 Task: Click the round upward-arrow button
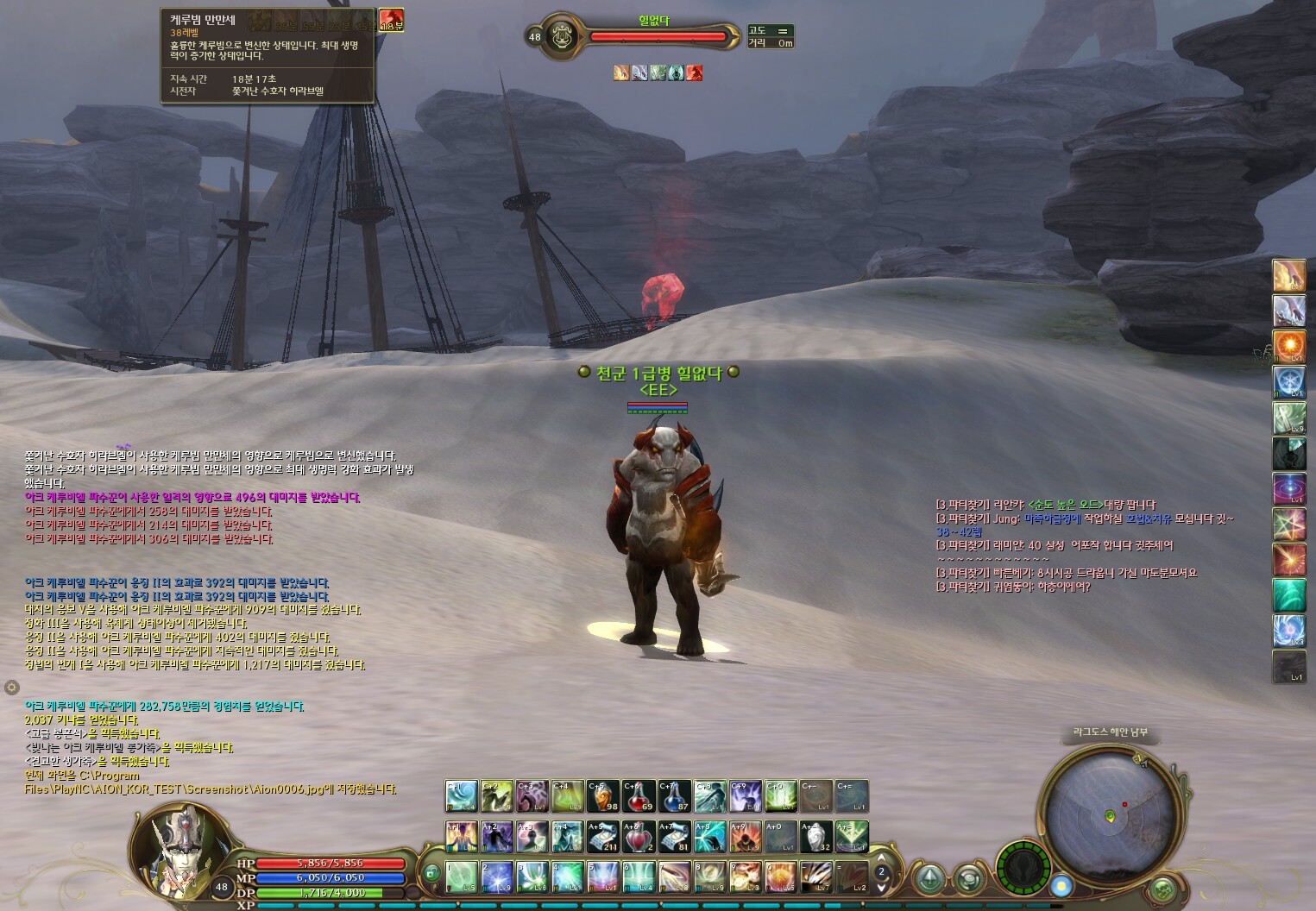[x=929, y=878]
